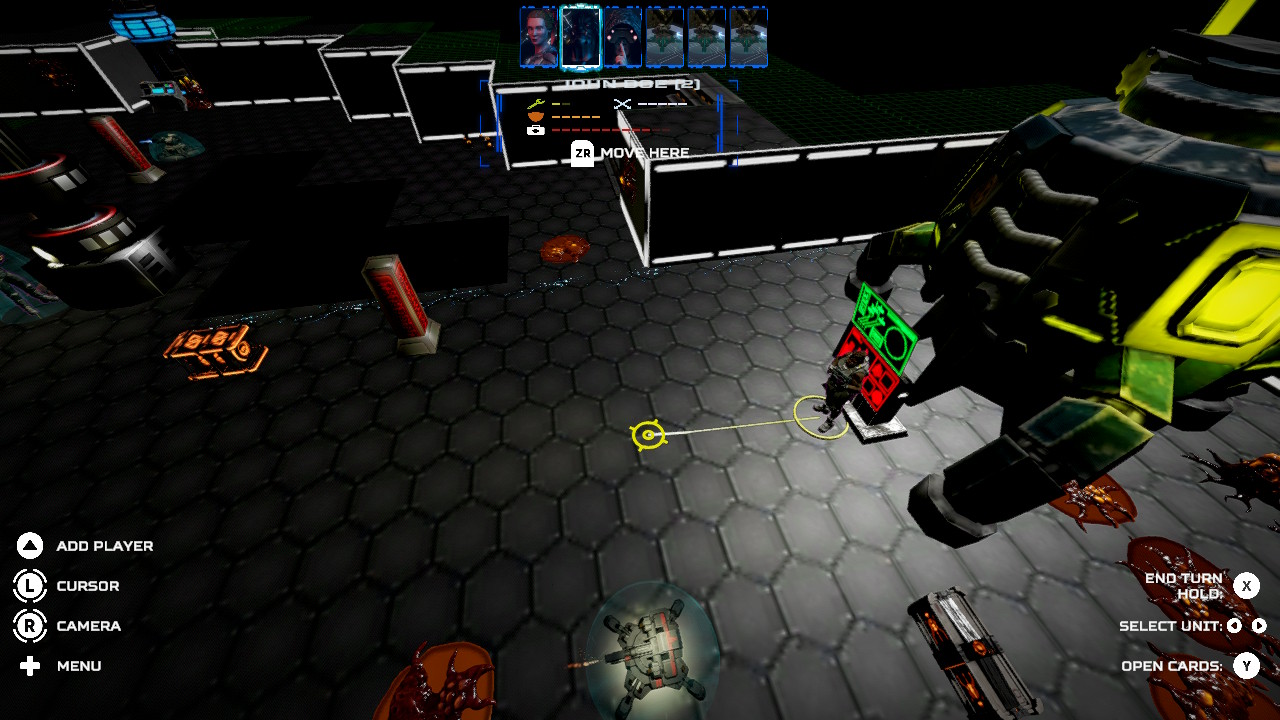Click the left Select Unit arrow
The height and width of the screenshot is (720, 1280).
coord(1235,626)
